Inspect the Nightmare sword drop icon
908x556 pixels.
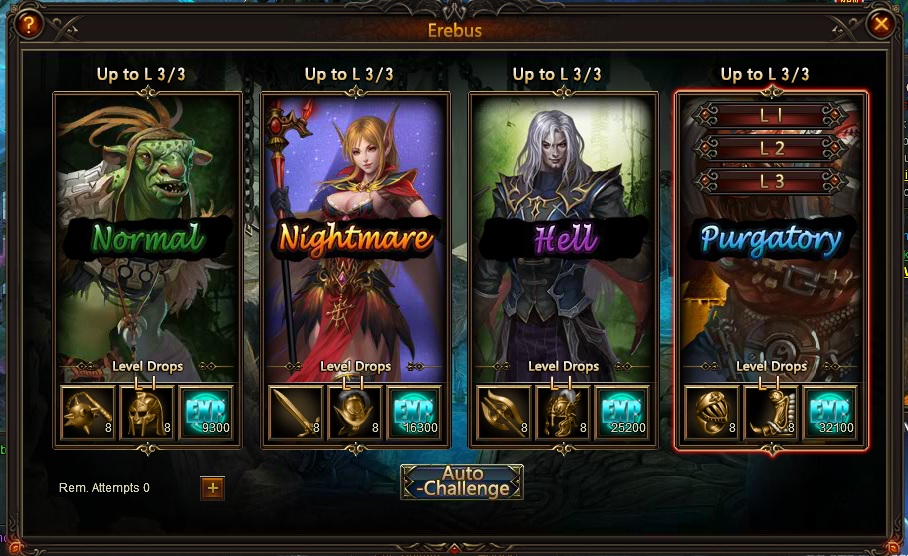coord(297,413)
